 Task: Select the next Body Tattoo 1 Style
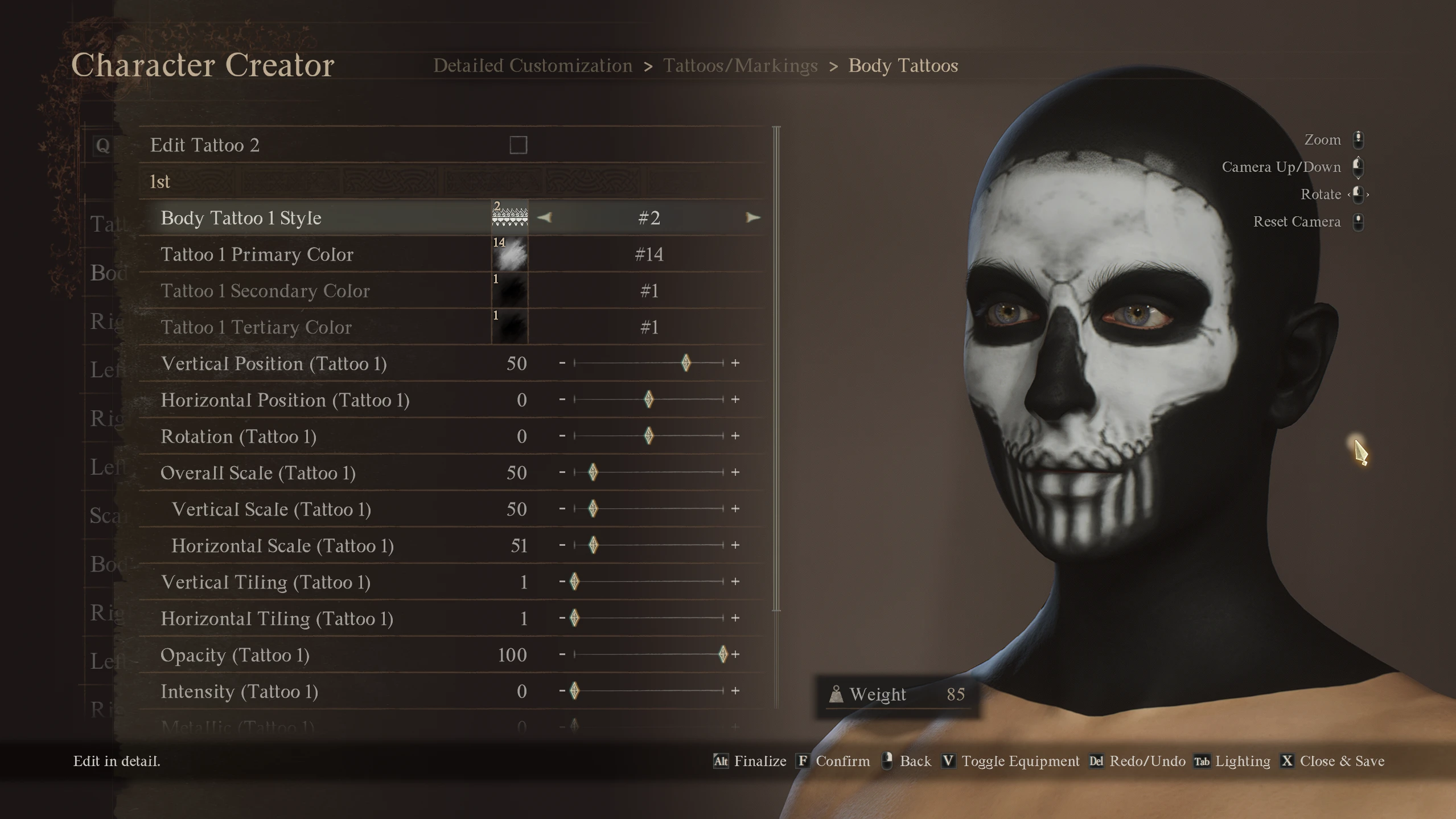[x=752, y=217]
